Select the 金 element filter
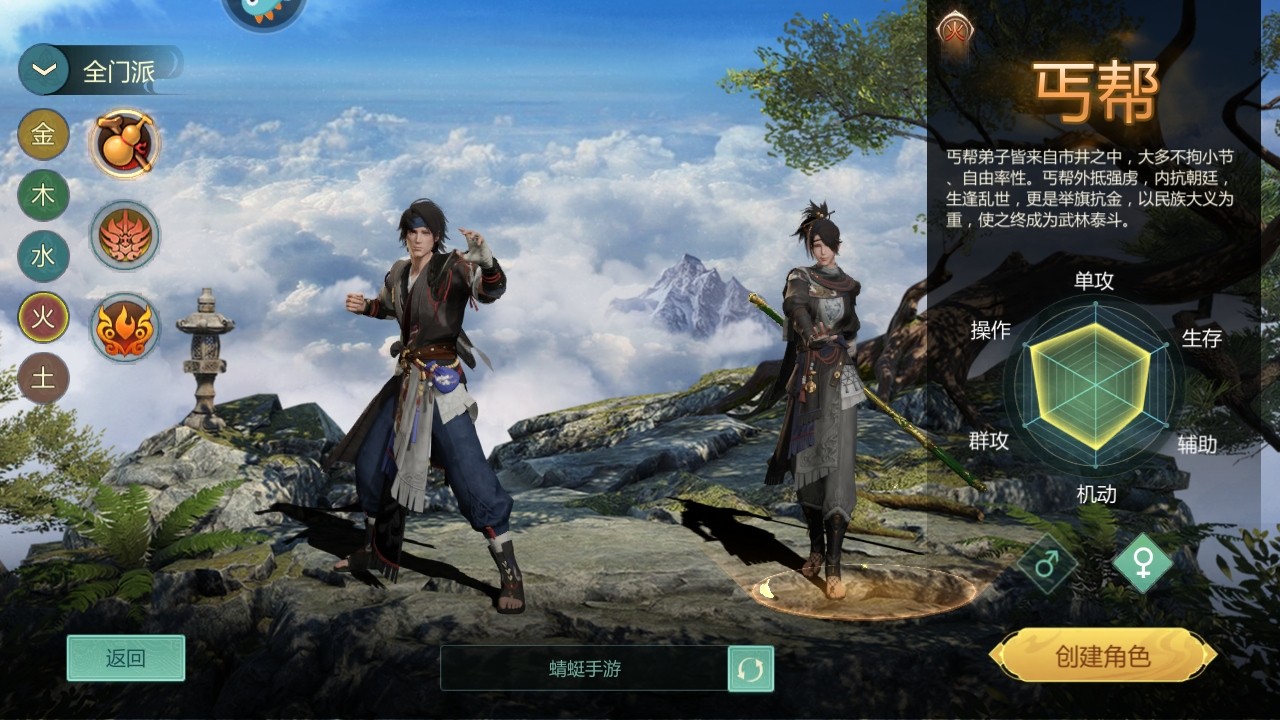This screenshot has height=720, width=1280. click(x=43, y=135)
